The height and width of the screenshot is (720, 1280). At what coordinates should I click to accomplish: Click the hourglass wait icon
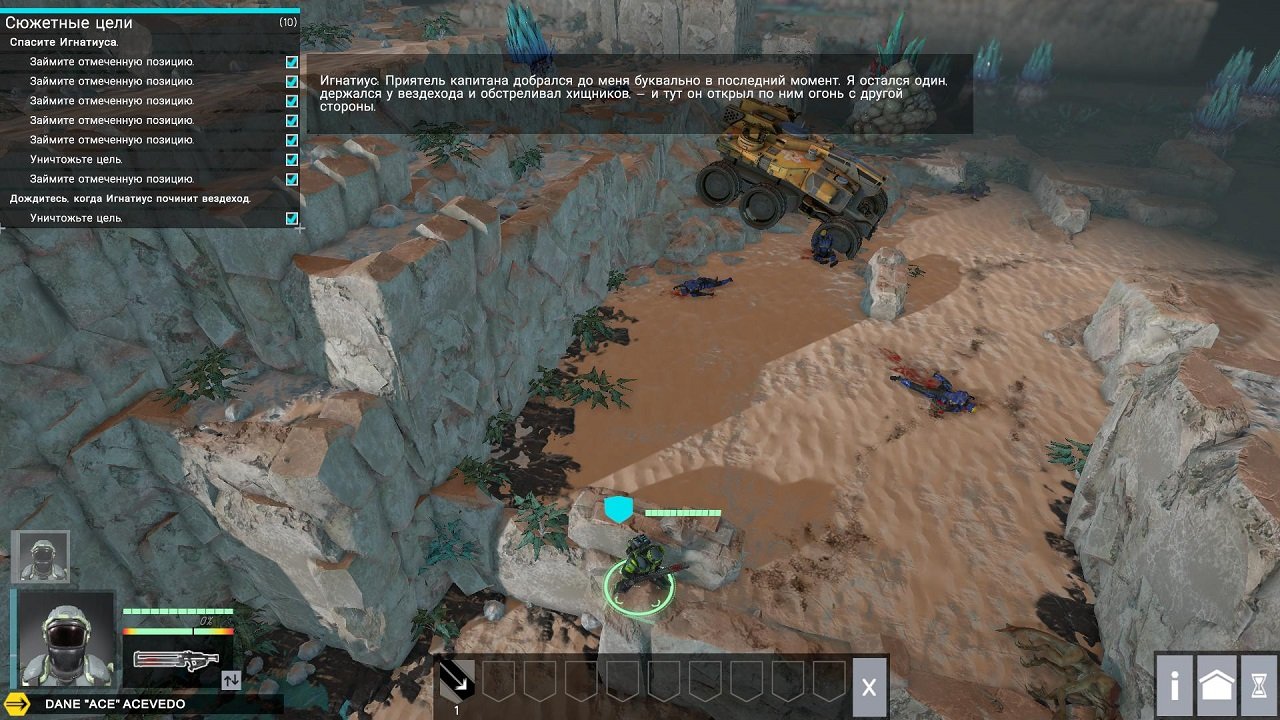1257,686
